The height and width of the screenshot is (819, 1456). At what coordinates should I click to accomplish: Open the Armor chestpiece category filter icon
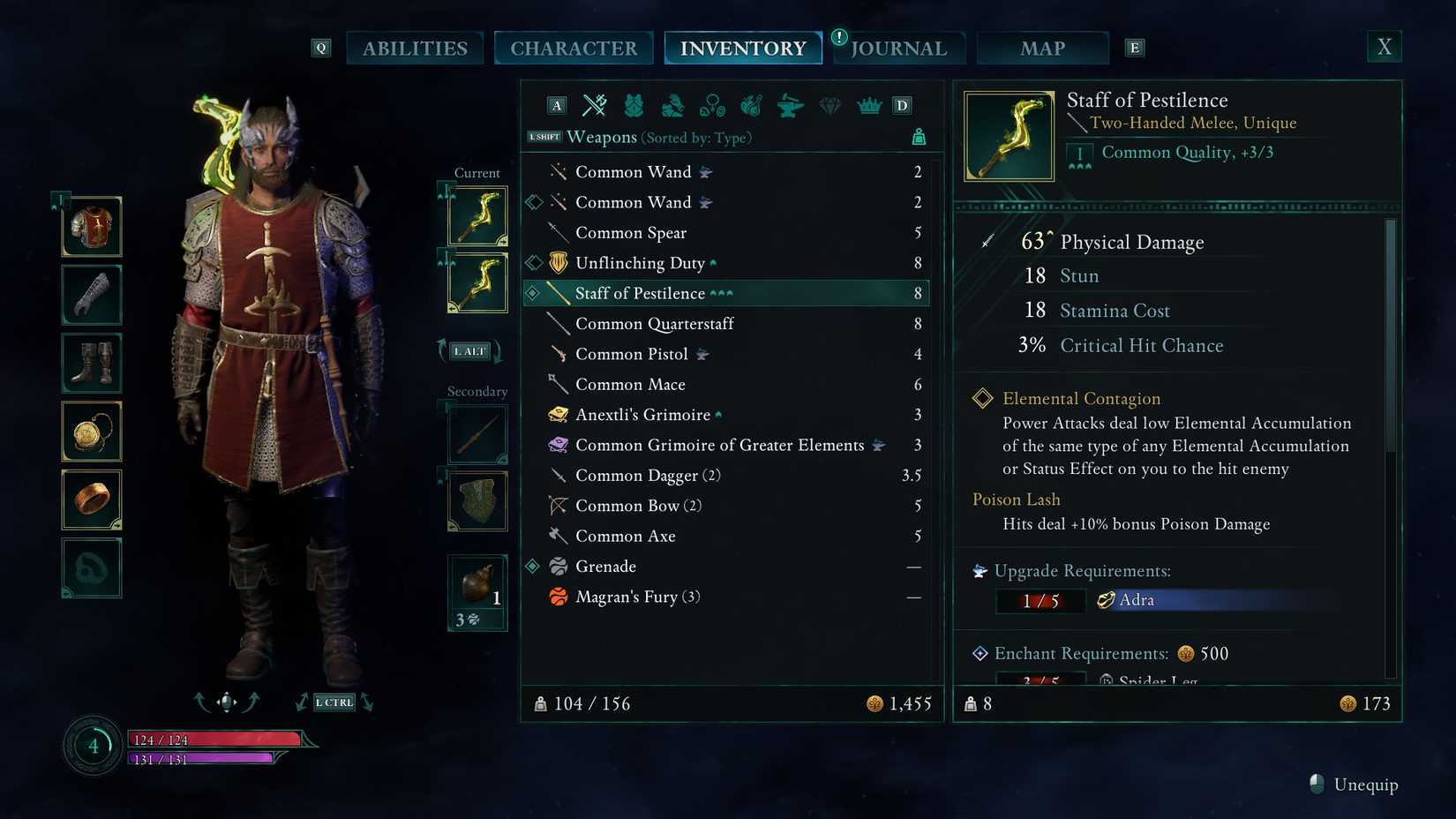[x=635, y=105]
